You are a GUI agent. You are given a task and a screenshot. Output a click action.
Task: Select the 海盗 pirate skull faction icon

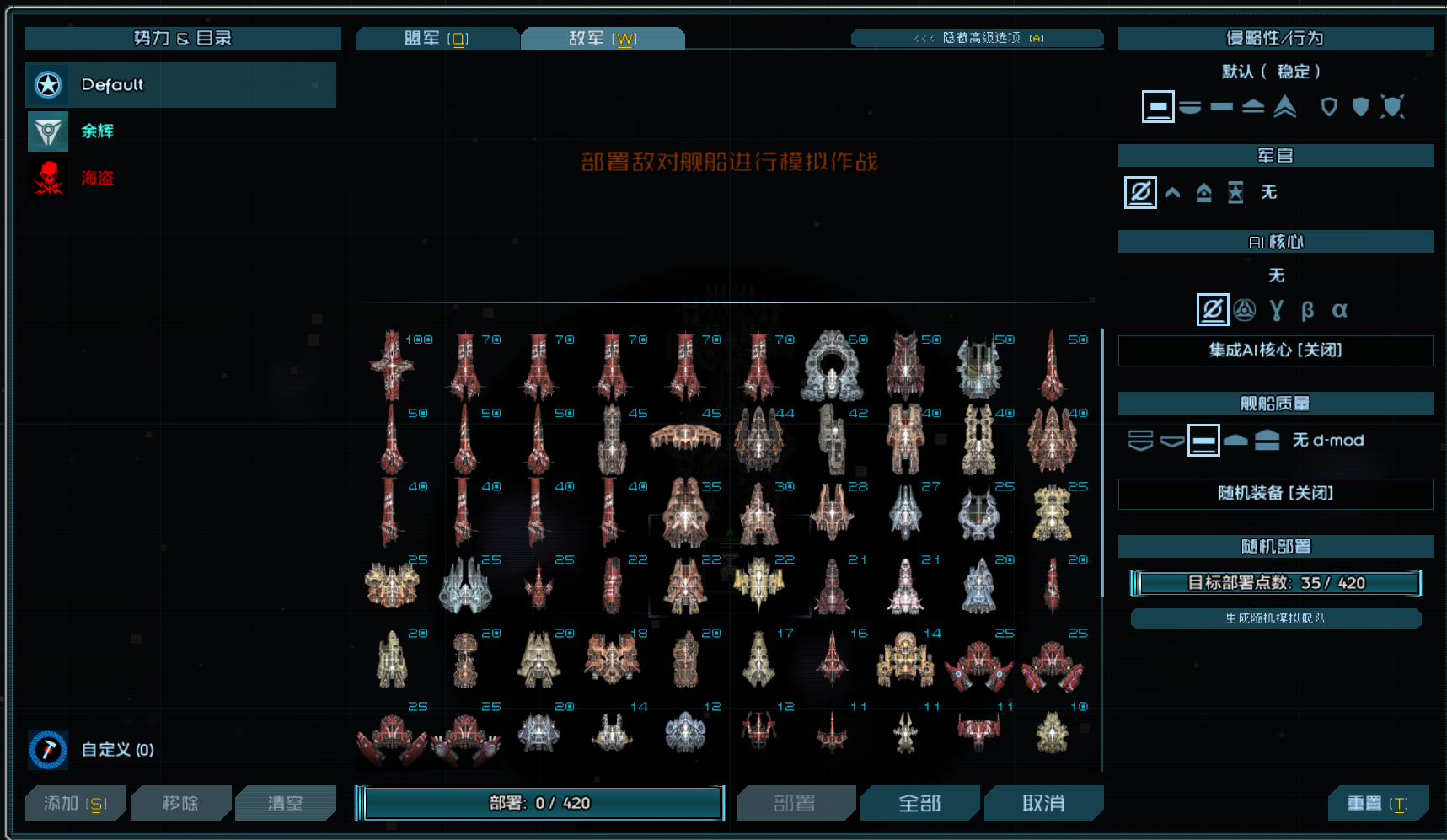[x=48, y=178]
